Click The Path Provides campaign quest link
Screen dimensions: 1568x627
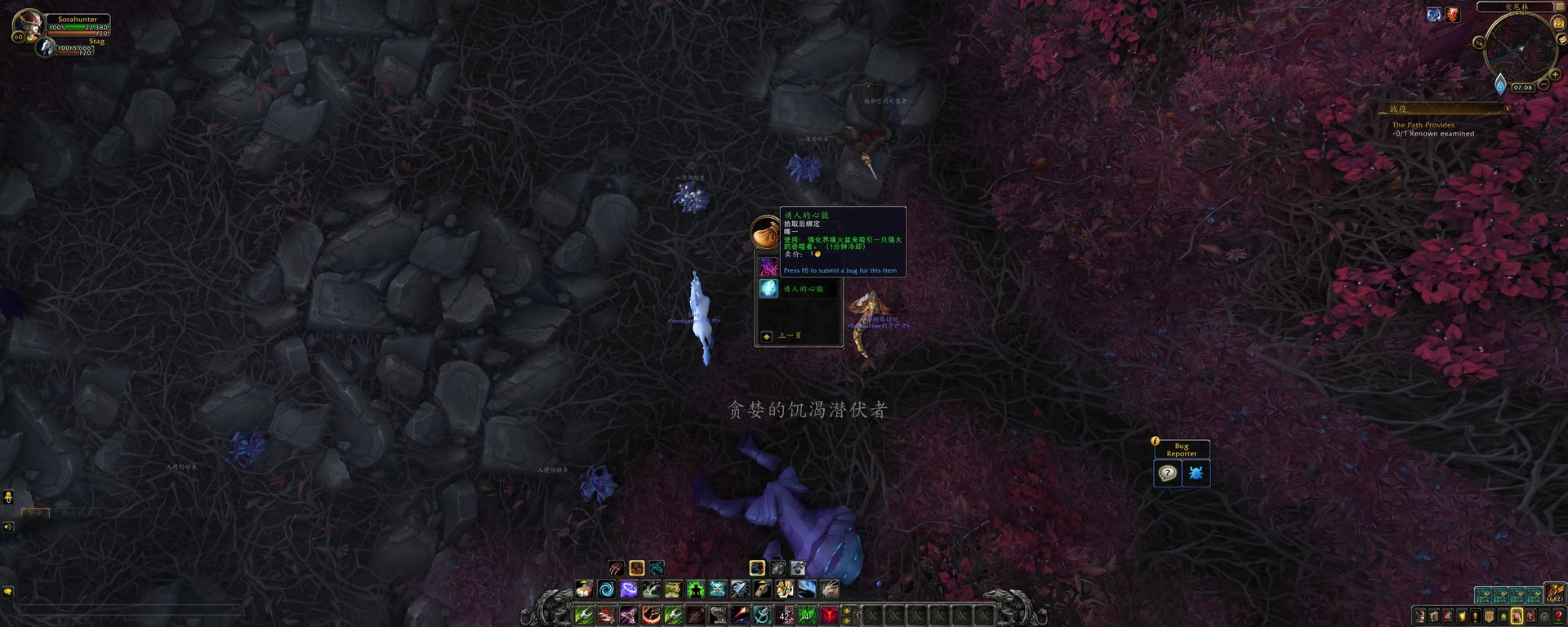[1423, 124]
